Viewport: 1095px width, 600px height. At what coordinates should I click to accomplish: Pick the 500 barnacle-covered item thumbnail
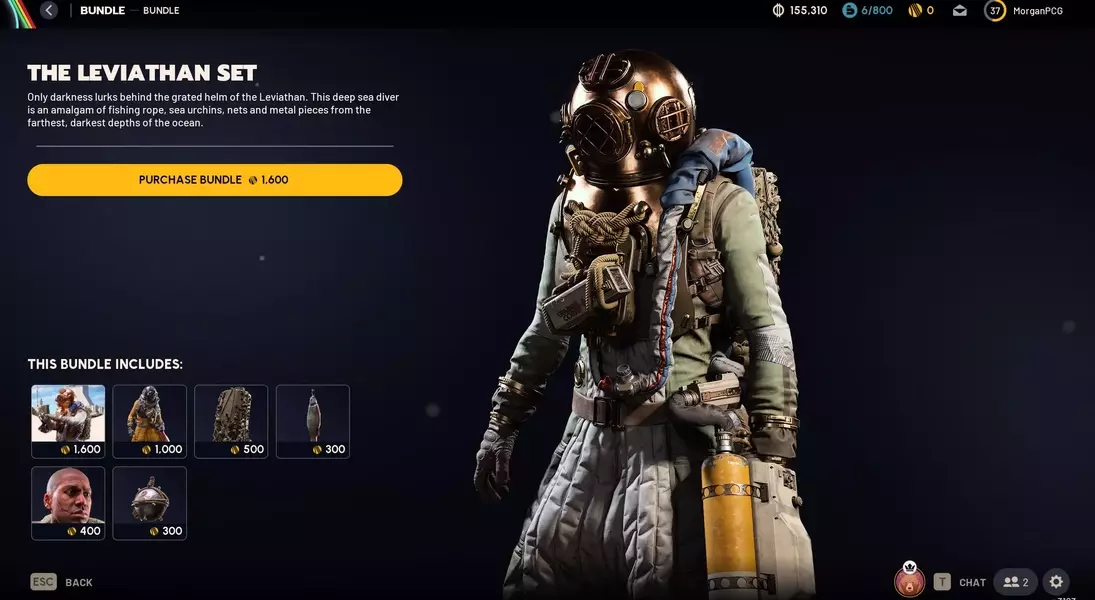point(231,421)
